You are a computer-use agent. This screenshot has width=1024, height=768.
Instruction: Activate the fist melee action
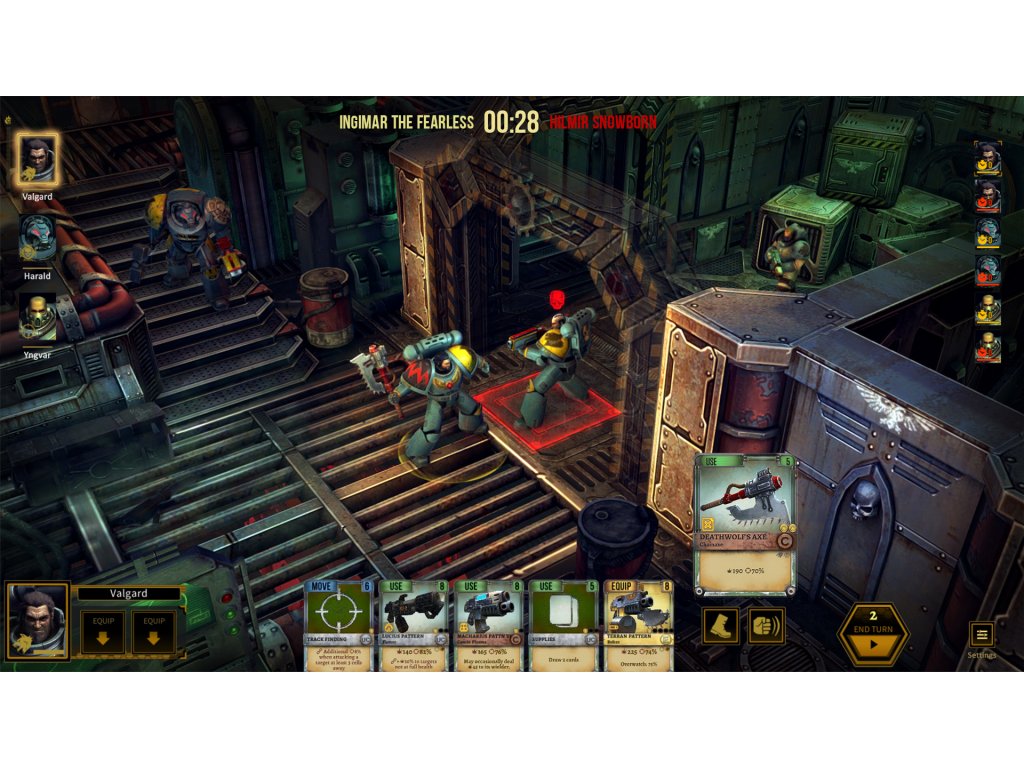point(766,626)
